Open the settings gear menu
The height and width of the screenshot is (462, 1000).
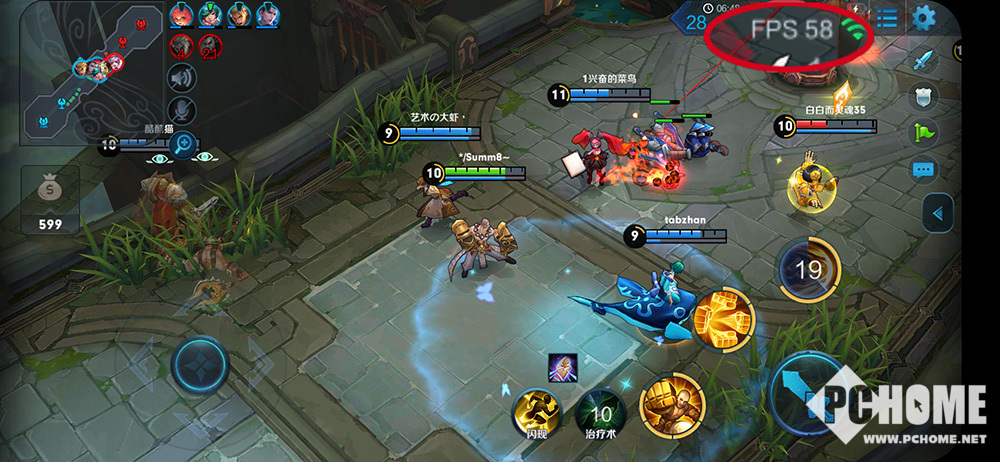[924, 17]
